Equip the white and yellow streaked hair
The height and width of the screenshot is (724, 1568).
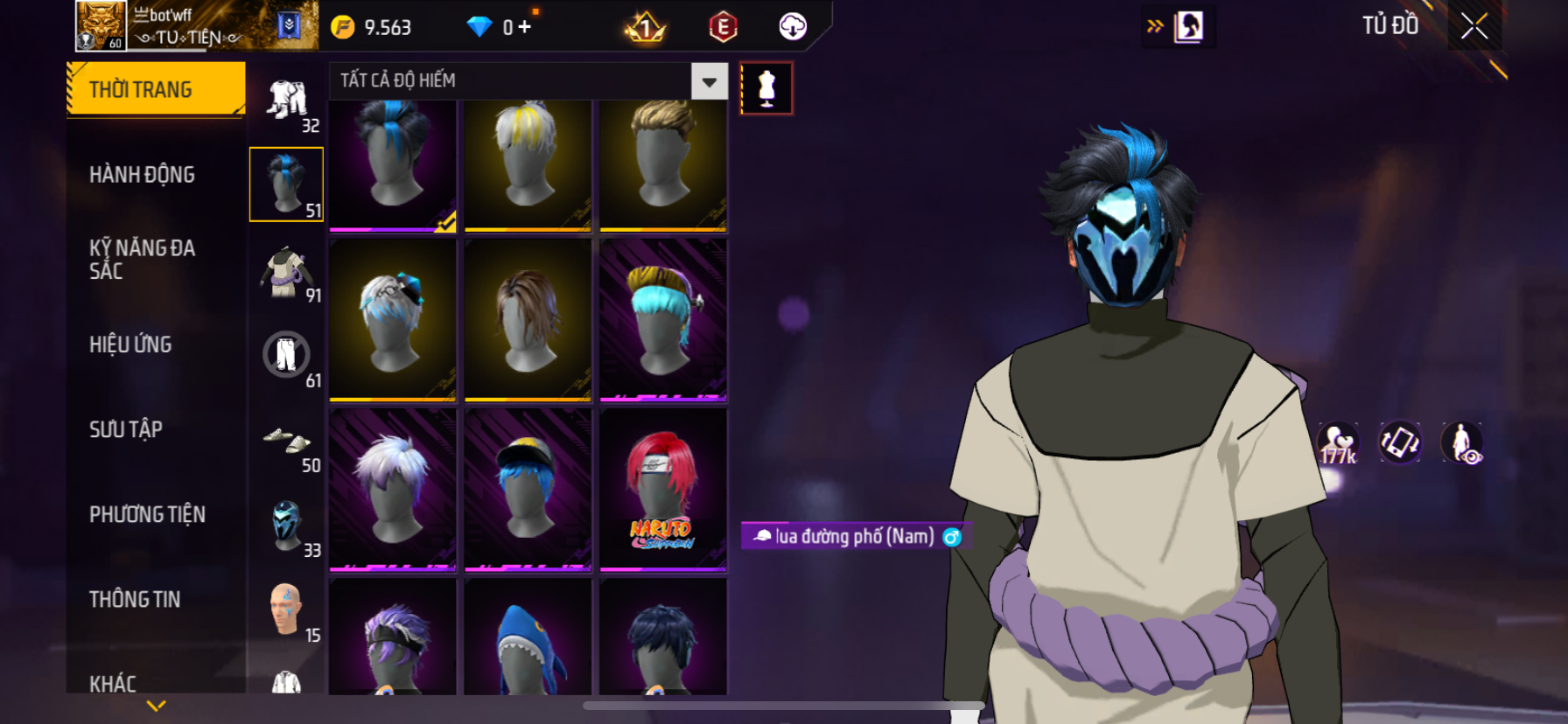528,164
